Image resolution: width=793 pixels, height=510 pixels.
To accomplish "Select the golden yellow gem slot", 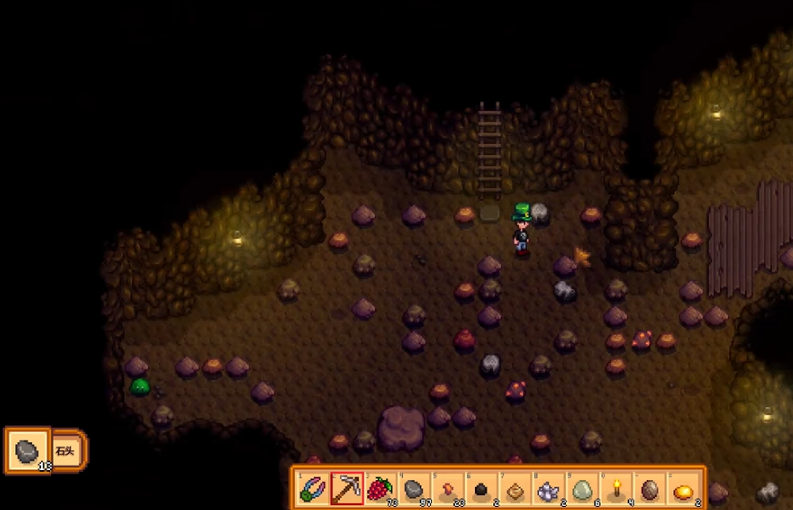I will [x=684, y=489].
